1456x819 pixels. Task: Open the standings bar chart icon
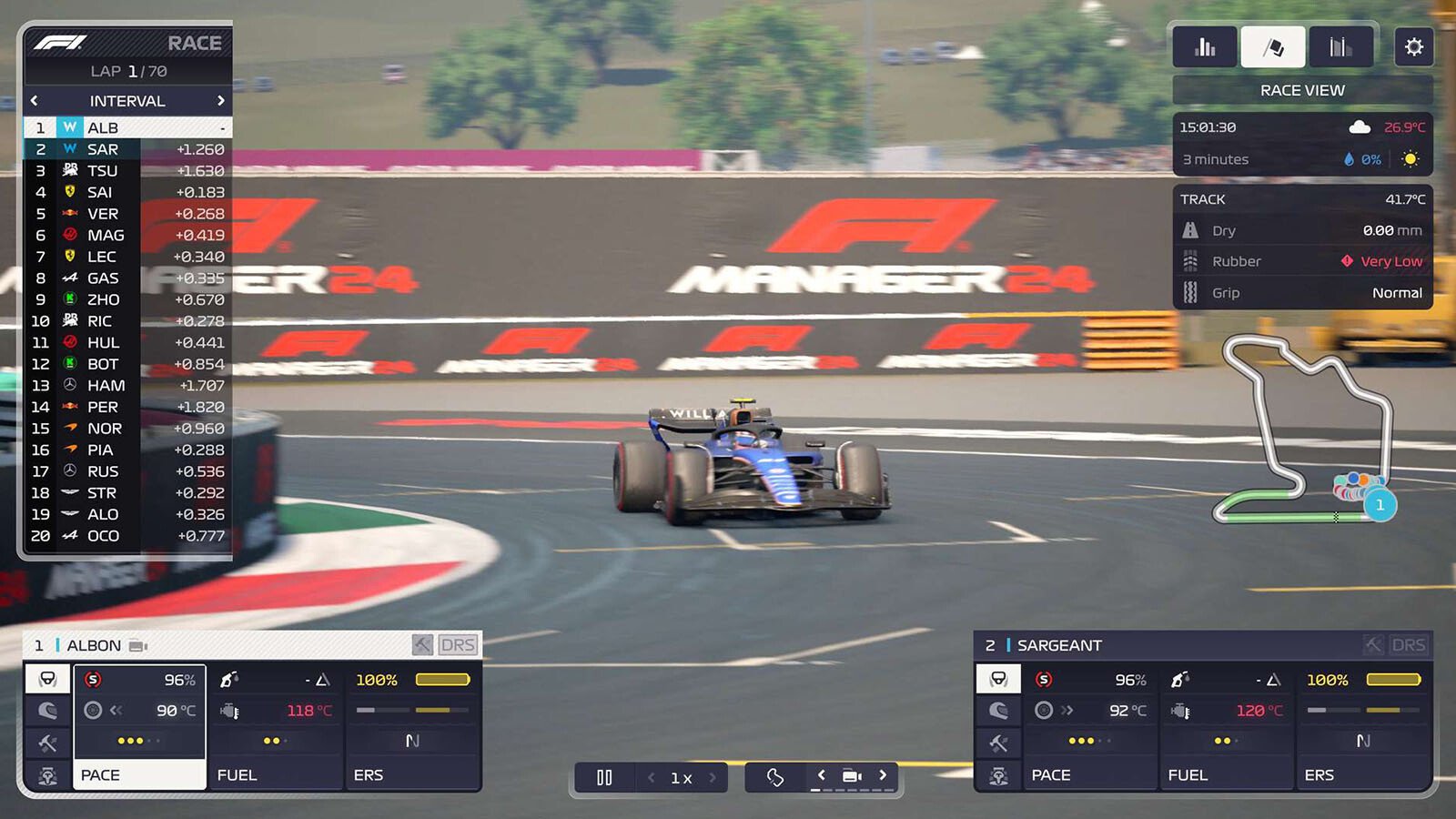point(1205,46)
